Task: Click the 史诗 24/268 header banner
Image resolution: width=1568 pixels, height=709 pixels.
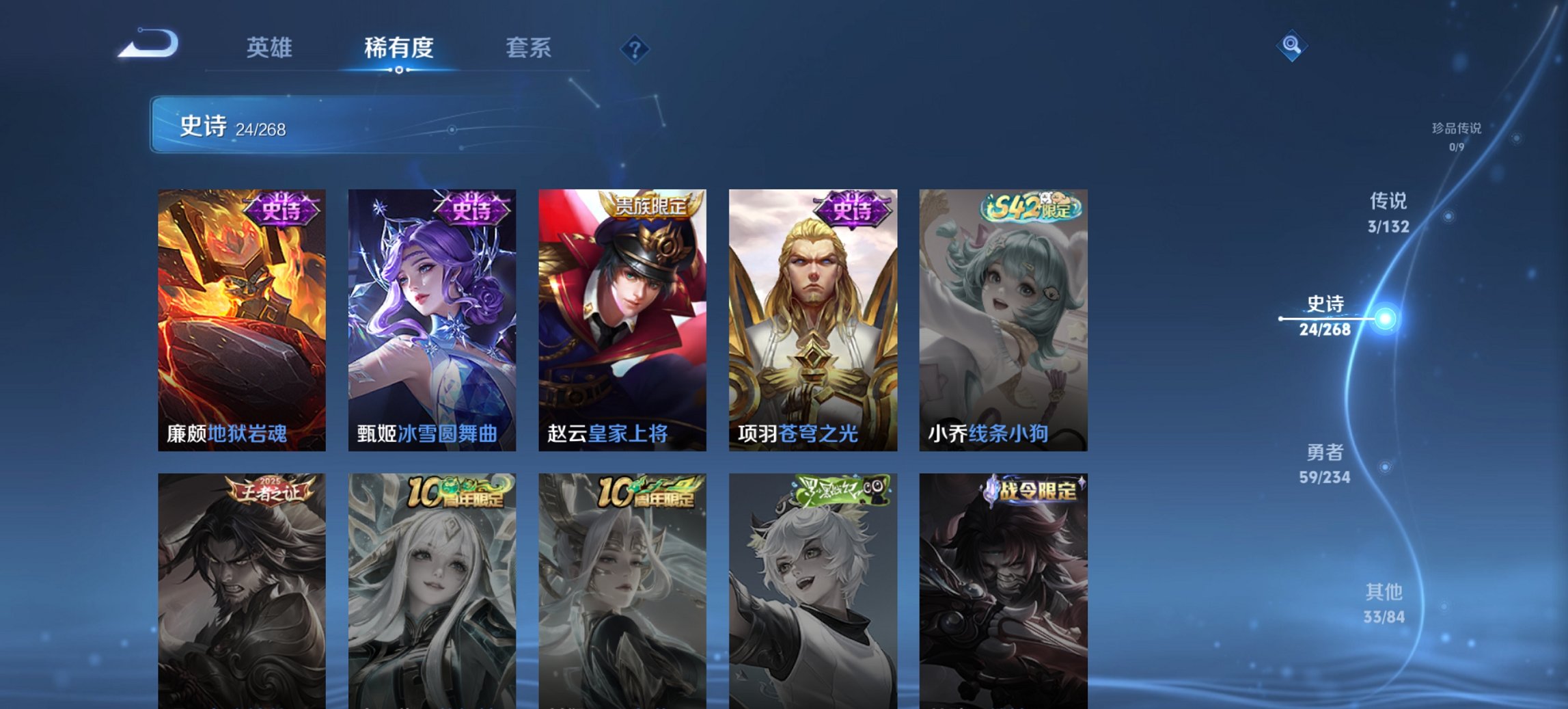Action: tap(294, 125)
